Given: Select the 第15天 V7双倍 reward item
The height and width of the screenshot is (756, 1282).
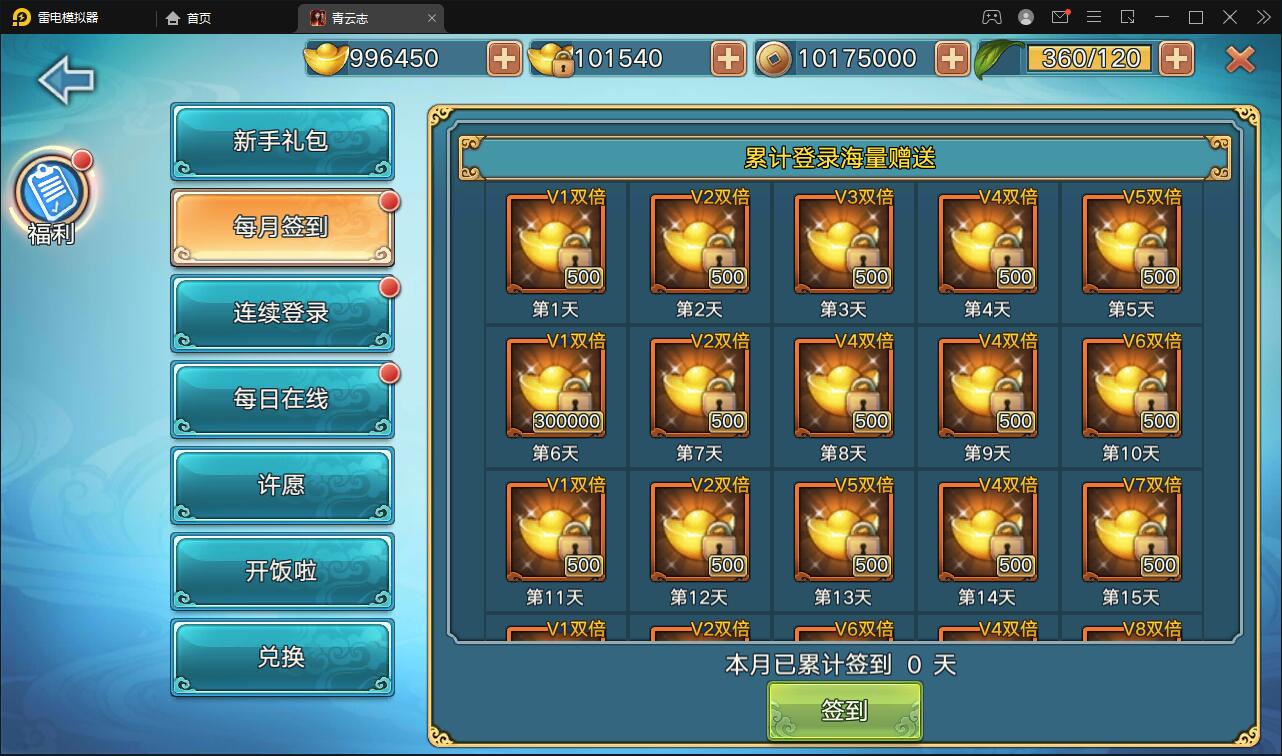Looking at the screenshot, I should [x=1132, y=531].
